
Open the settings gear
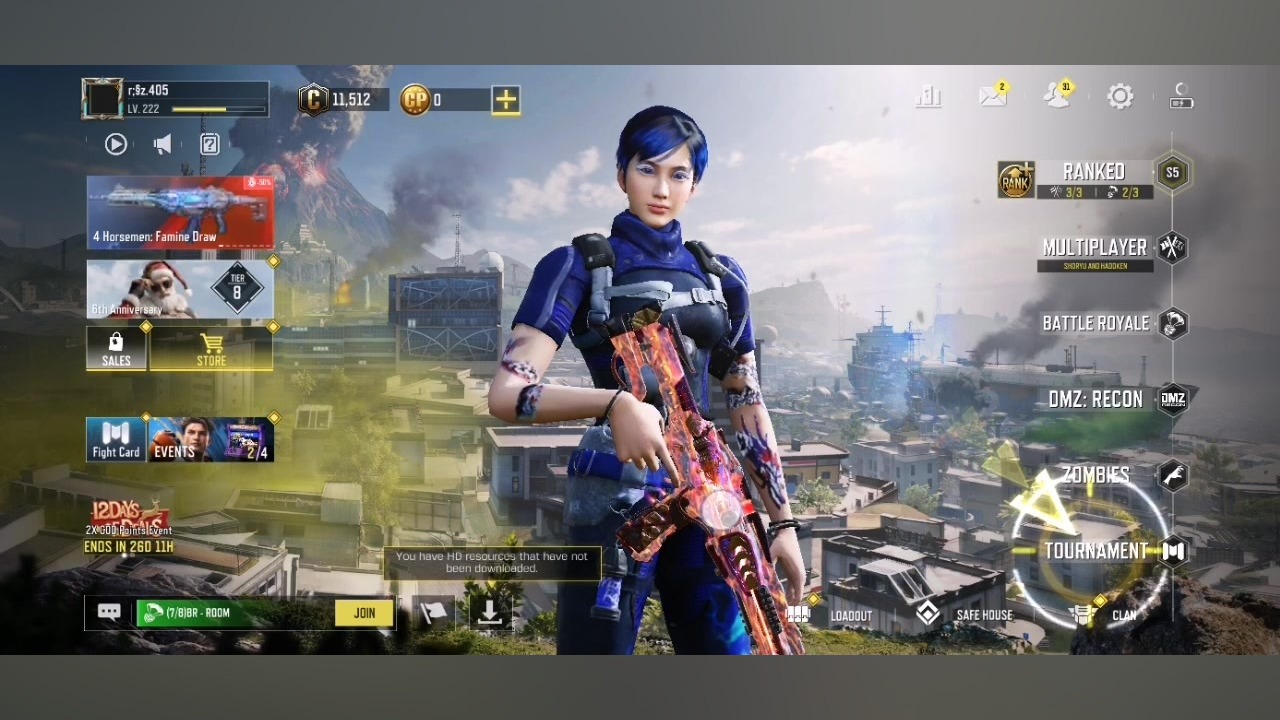[x=1120, y=96]
